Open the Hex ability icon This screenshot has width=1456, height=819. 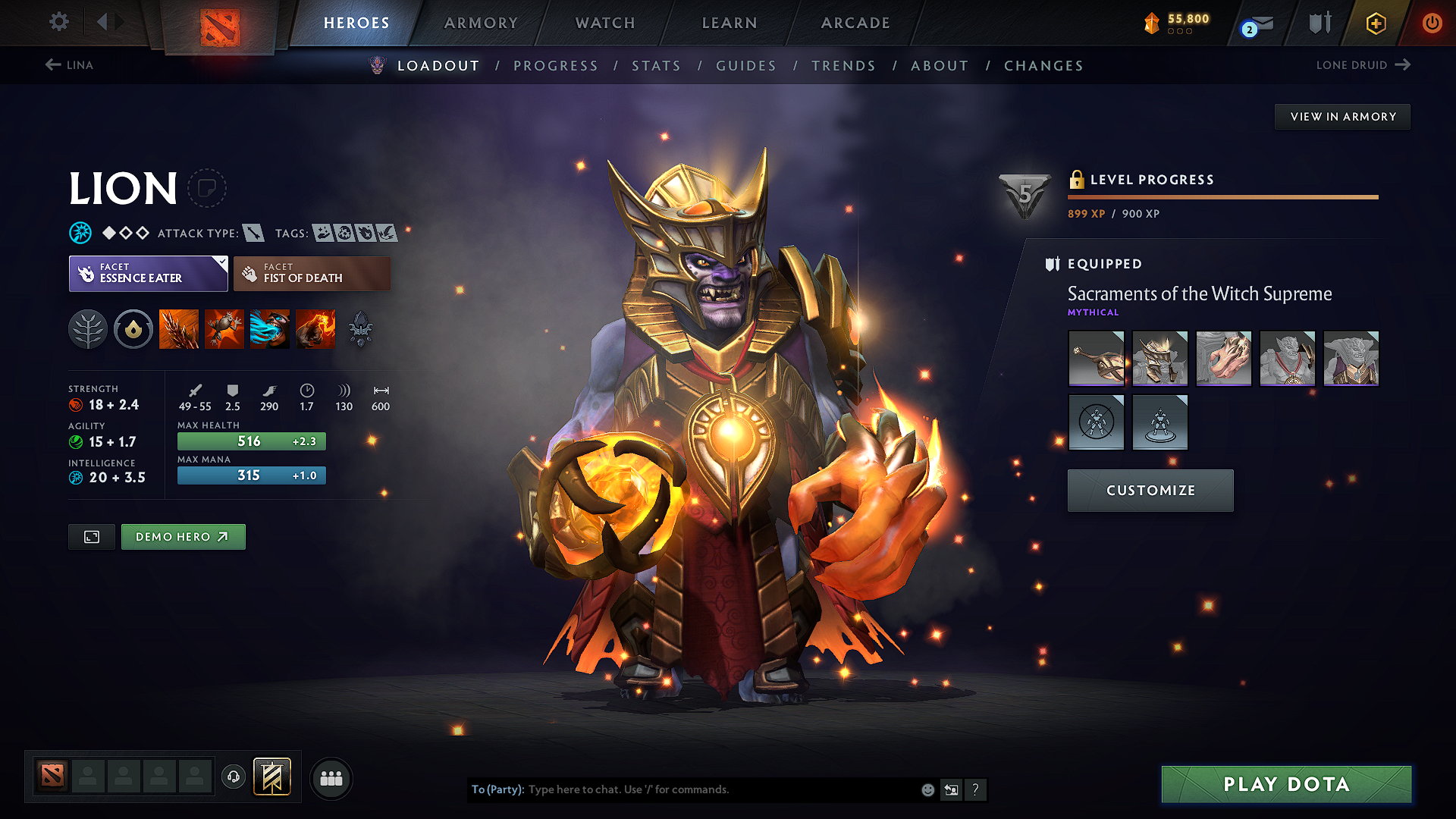(x=224, y=329)
